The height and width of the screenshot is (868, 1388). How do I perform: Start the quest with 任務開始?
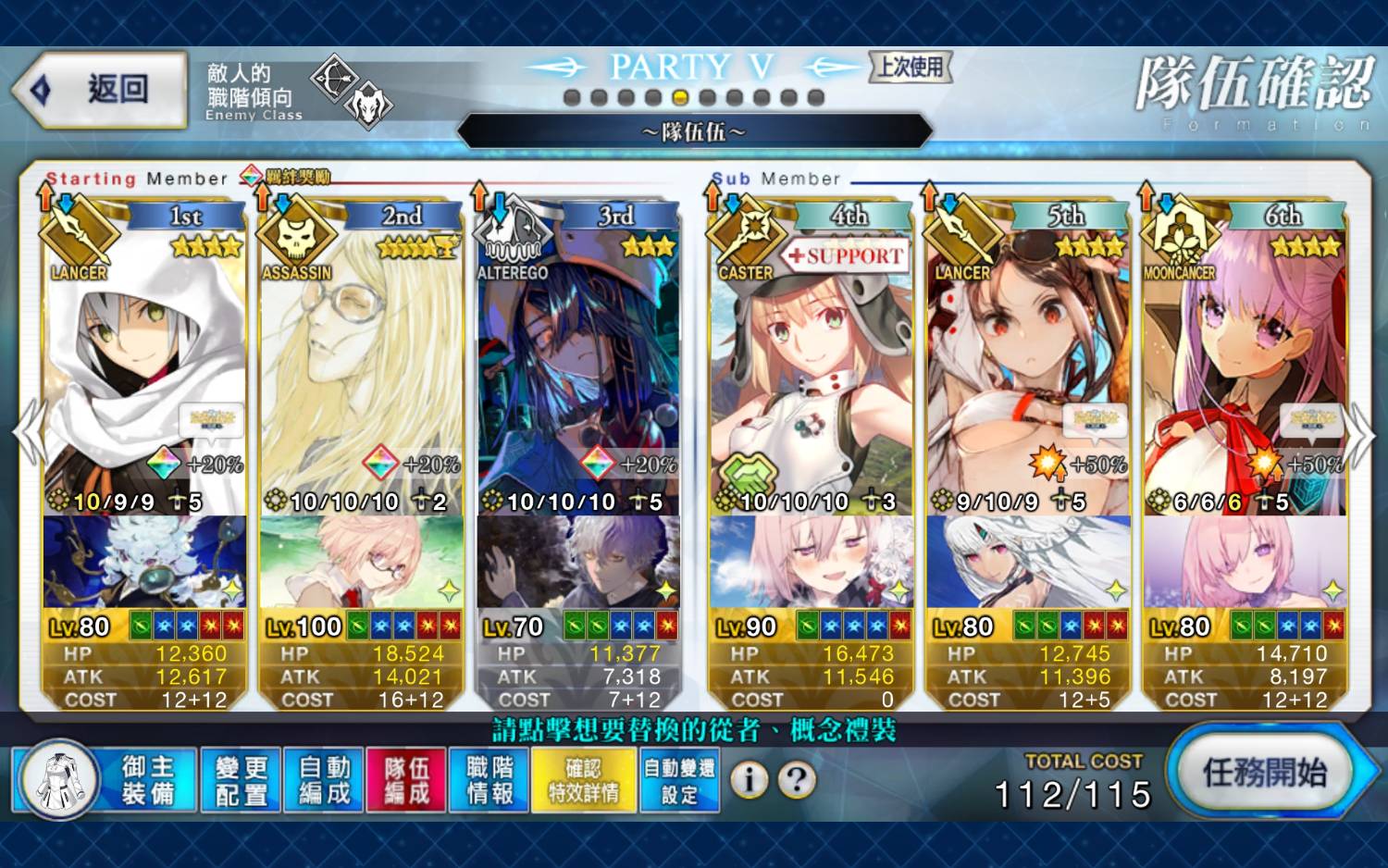click(1264, 772)
